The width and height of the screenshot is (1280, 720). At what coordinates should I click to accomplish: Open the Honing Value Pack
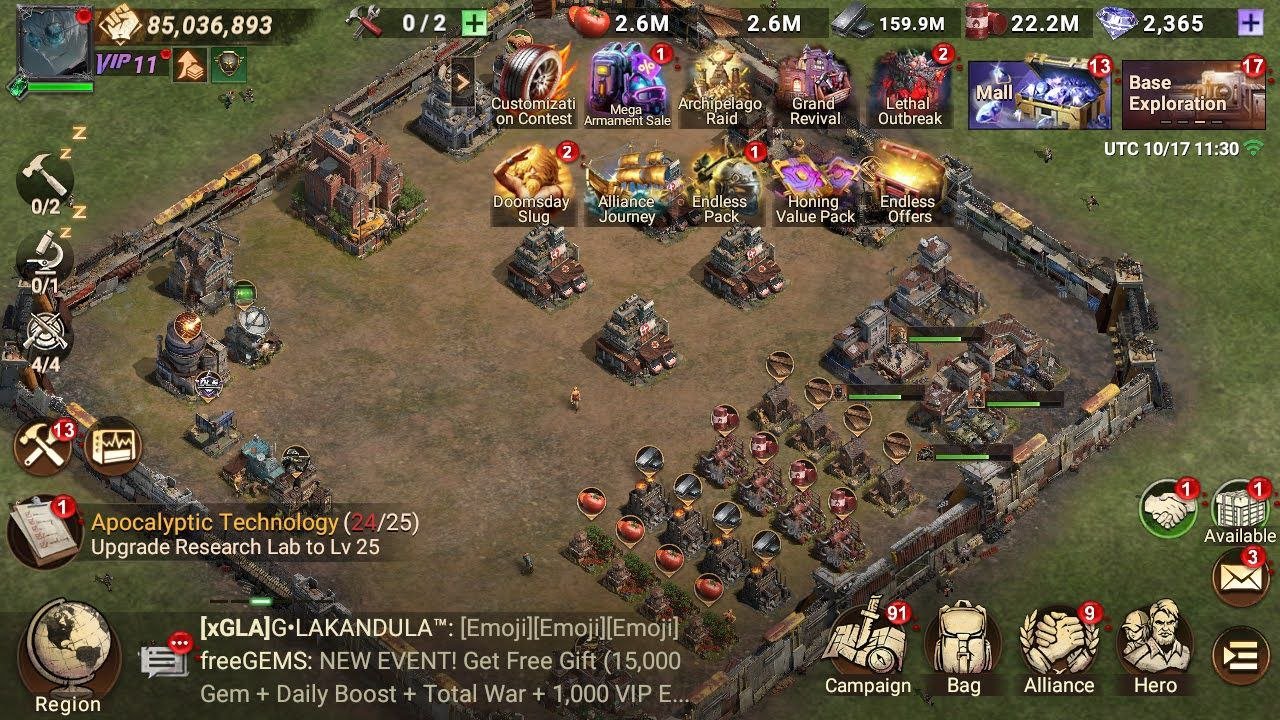(814, 185)
